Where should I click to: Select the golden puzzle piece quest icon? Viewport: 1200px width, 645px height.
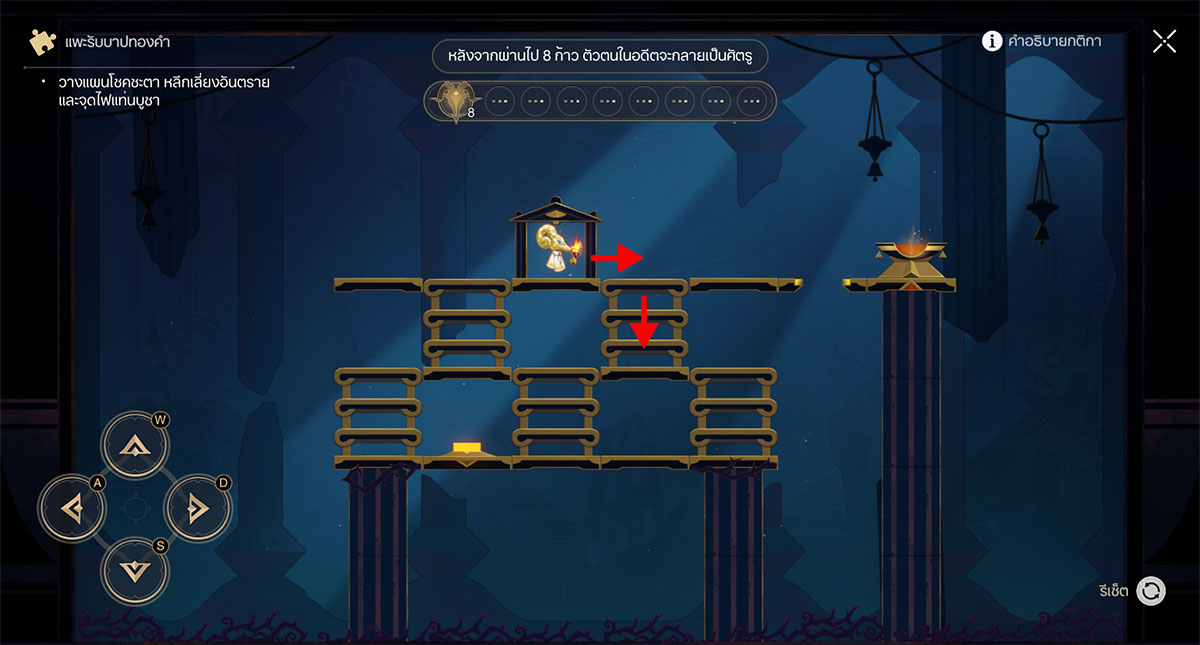pyautogui.click(x=42, y=42)
